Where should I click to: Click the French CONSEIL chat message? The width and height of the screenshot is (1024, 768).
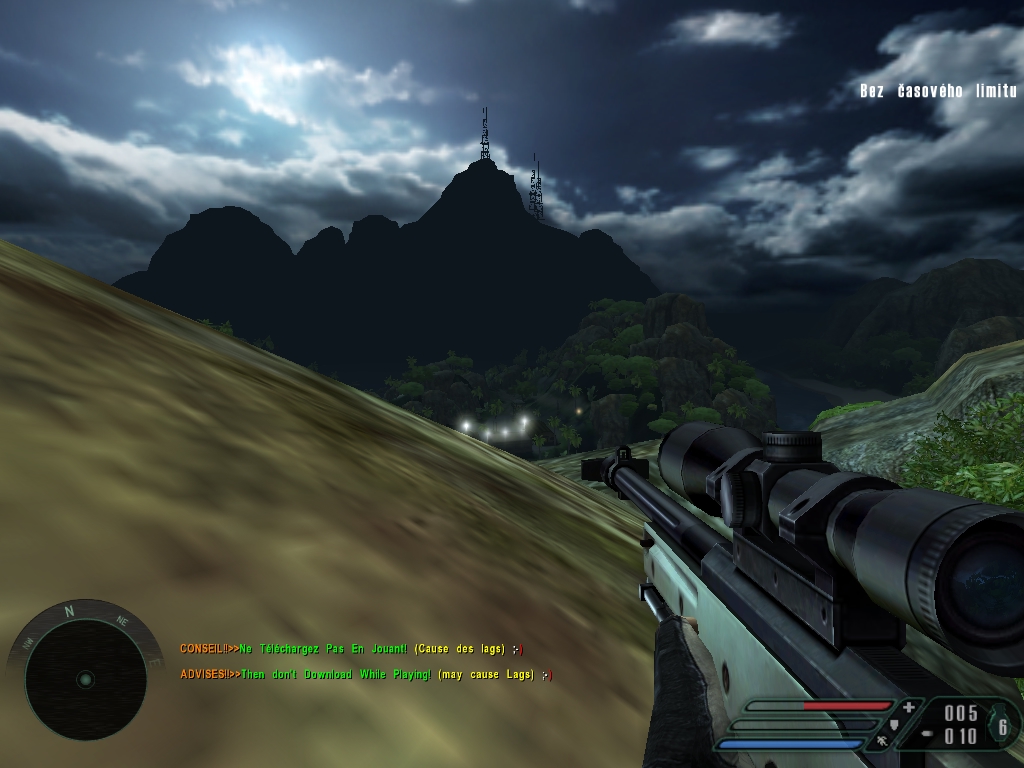351,649
